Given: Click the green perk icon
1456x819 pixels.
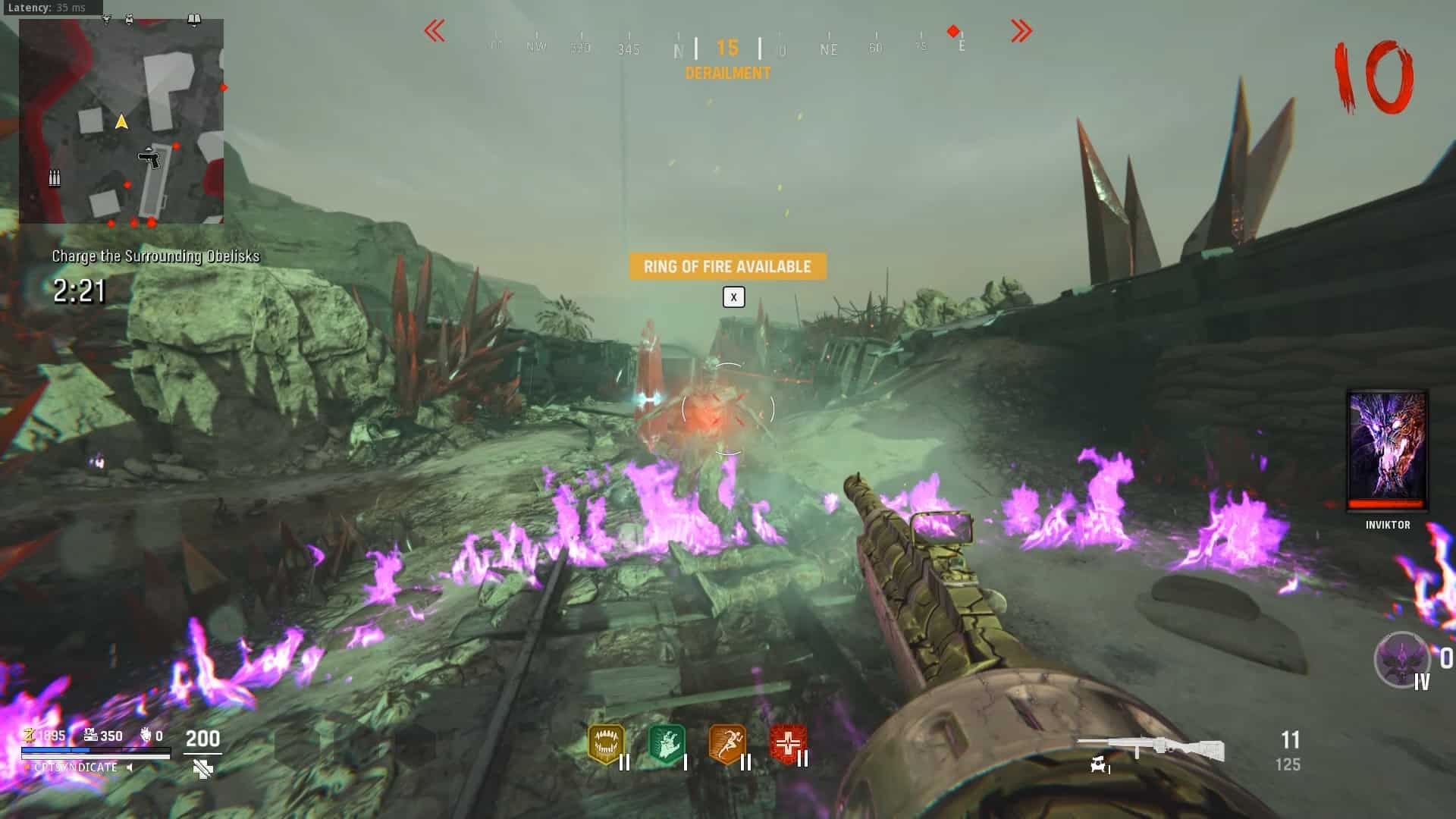Looking at the screenshot, I should [667, 744].
